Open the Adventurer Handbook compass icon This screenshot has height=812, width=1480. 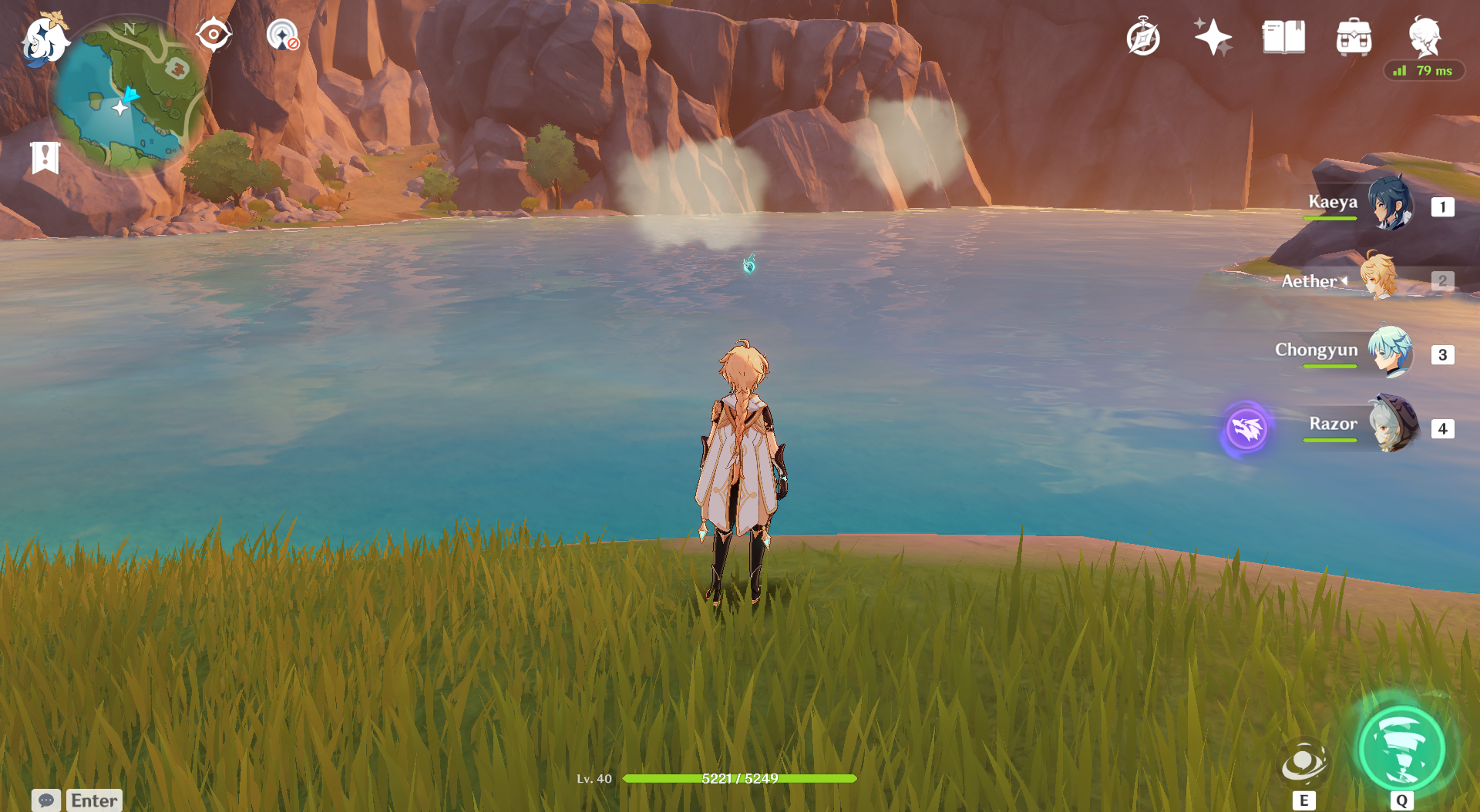click(1142, 38)
